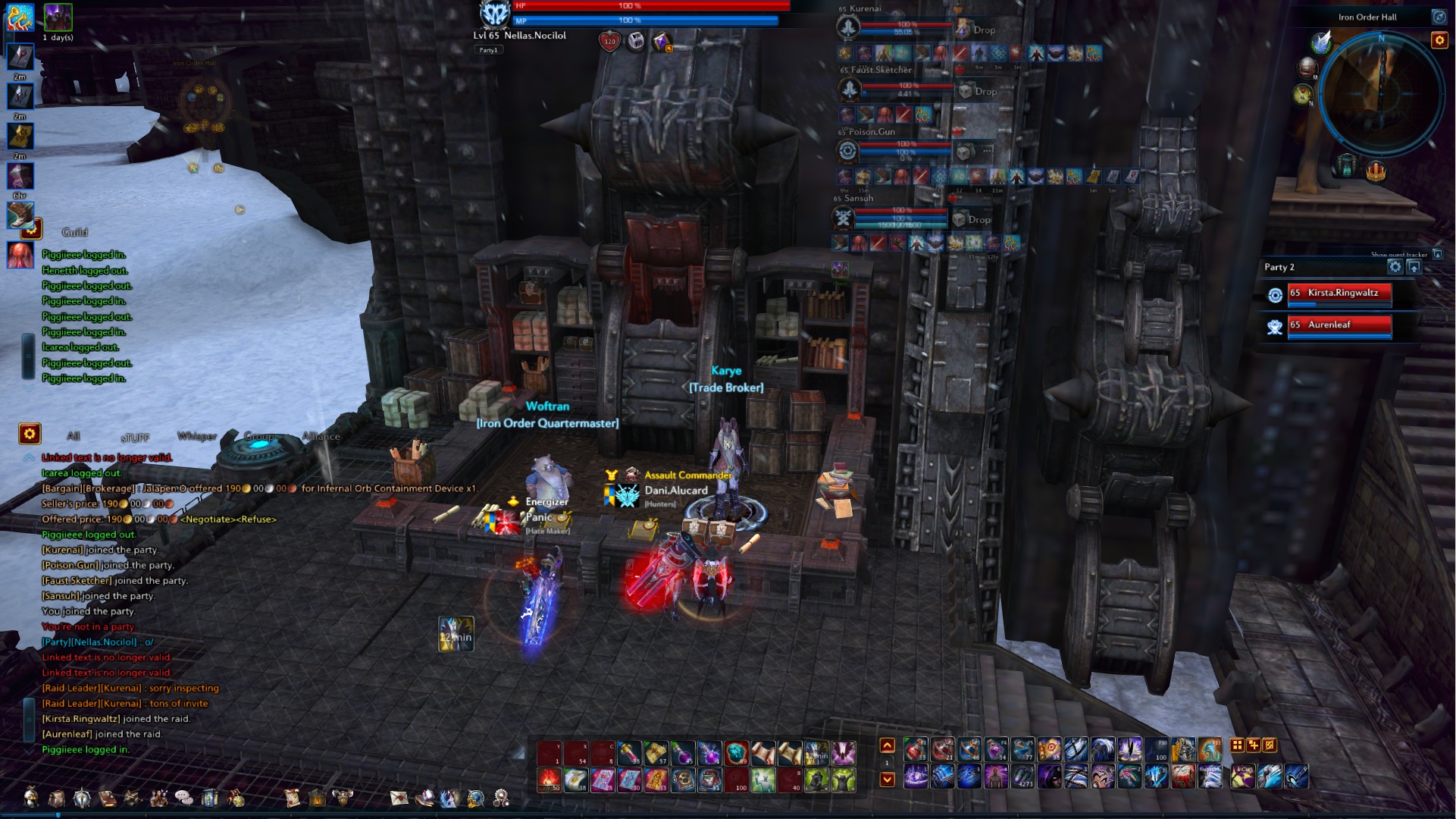1456x819 pixels.
Task: Show the quest tracker
Action: (1437, 255)
